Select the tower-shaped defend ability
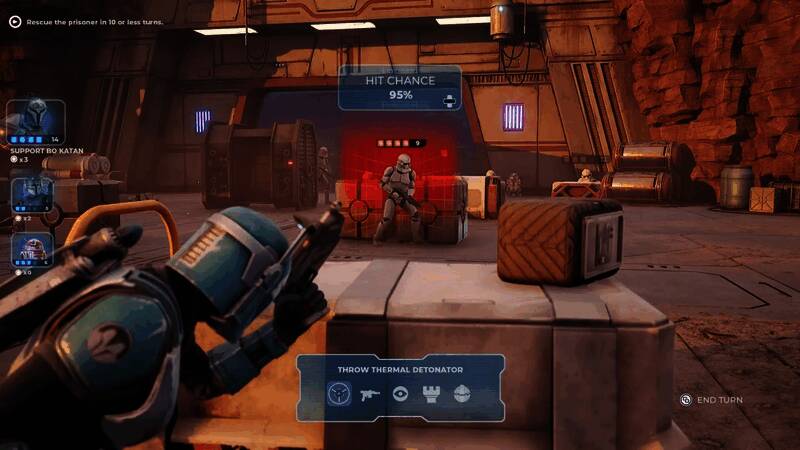The height and width of the screenshot is (450, 800). [431, 394]
